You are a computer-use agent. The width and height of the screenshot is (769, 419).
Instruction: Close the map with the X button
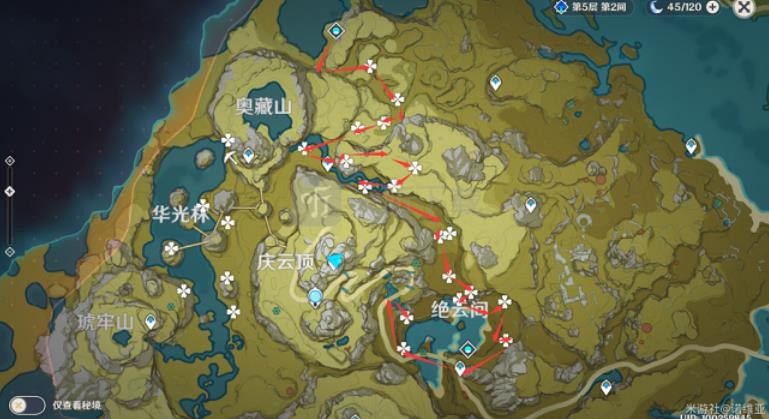click(x=744, y=7)
